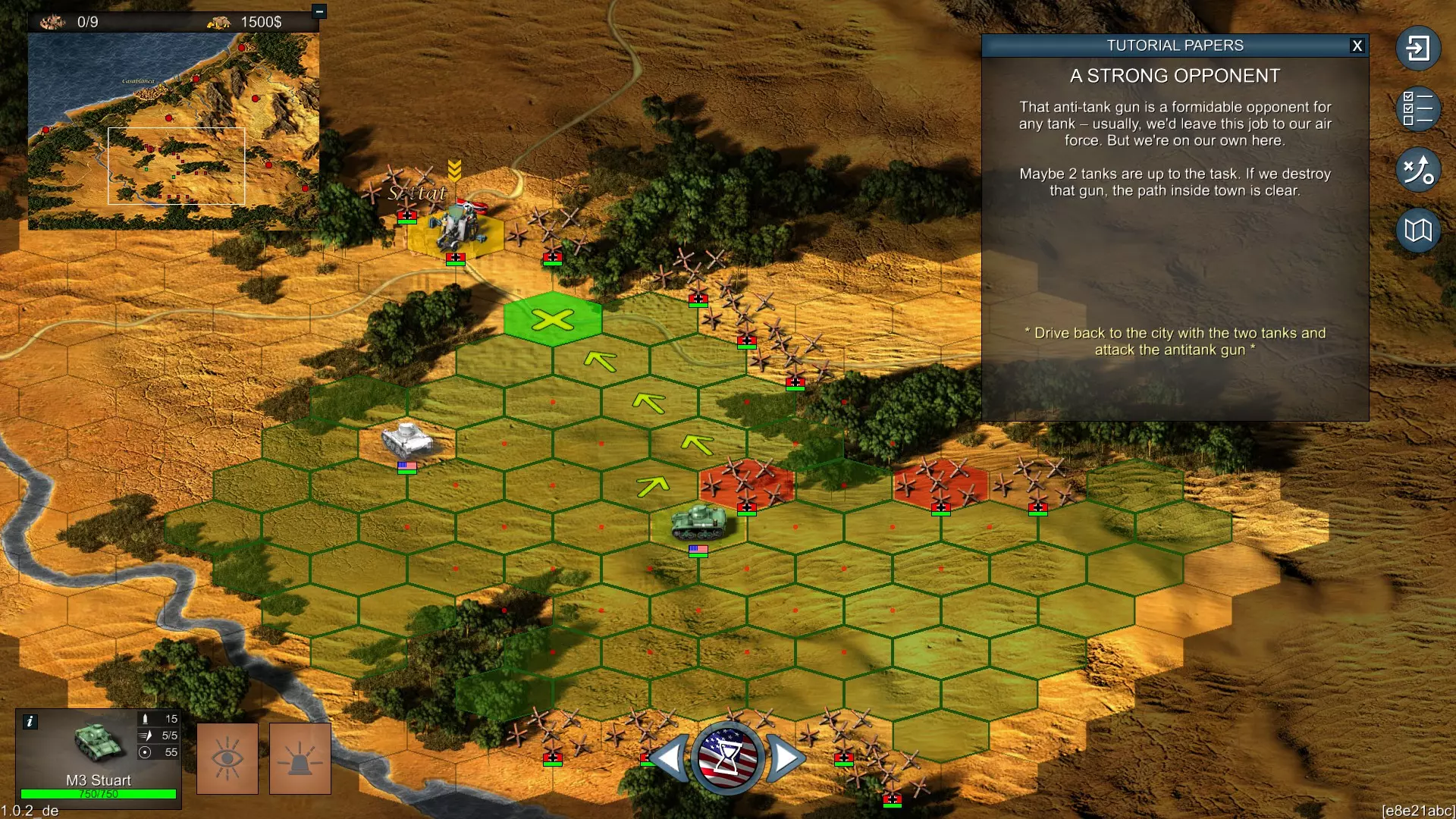
Task: Collapse the minimap with the minus button
Action: 319,11
